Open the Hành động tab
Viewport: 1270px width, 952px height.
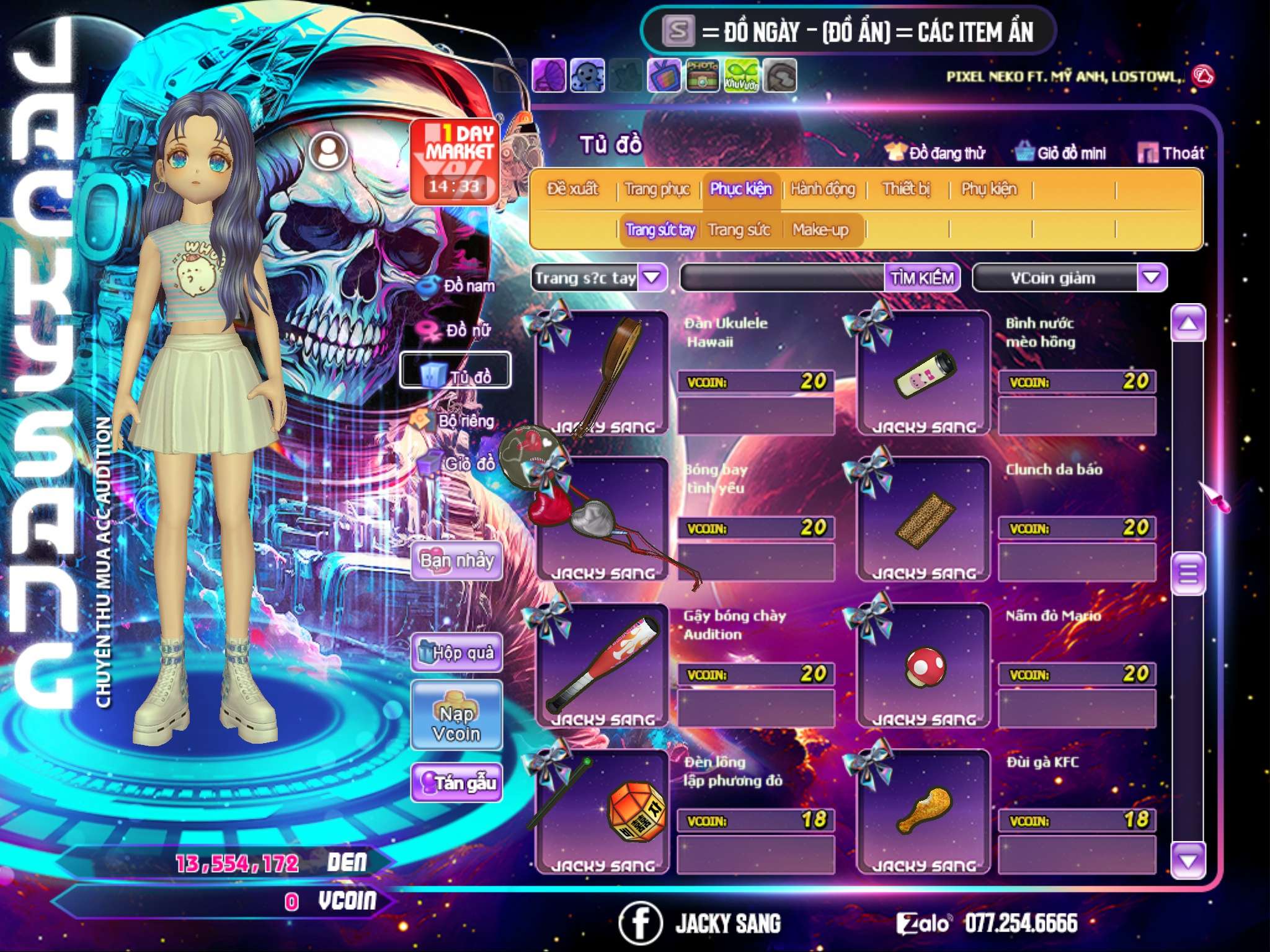tap(822, 189)
